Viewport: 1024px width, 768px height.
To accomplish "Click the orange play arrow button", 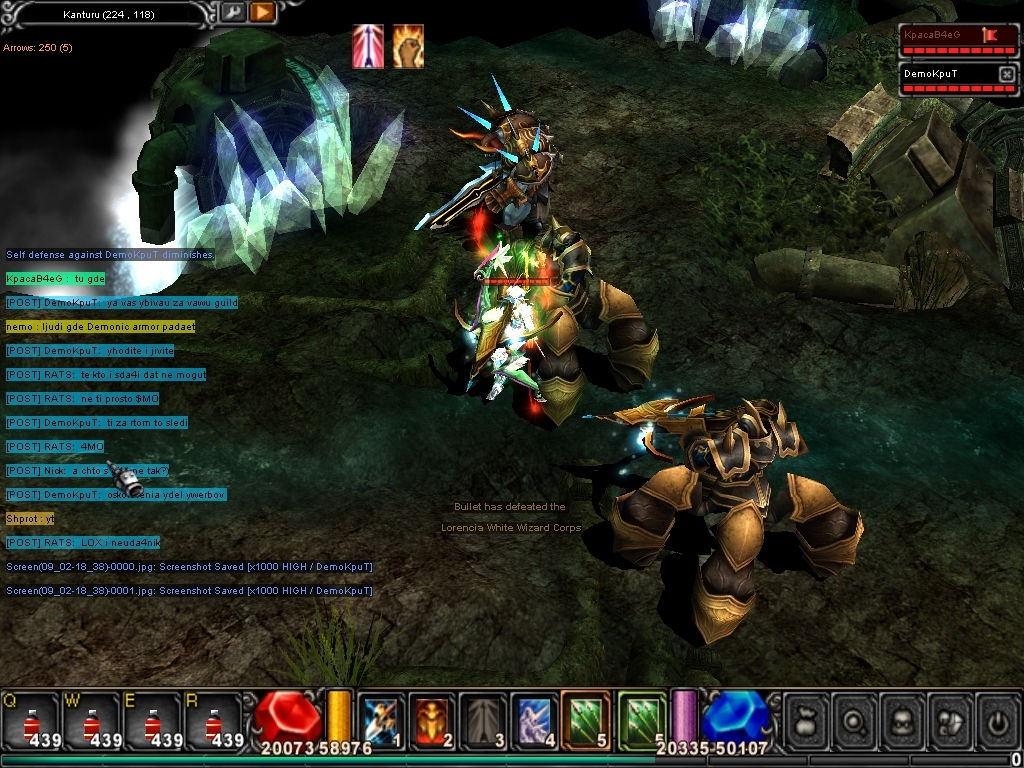I will tap(261, 13).
